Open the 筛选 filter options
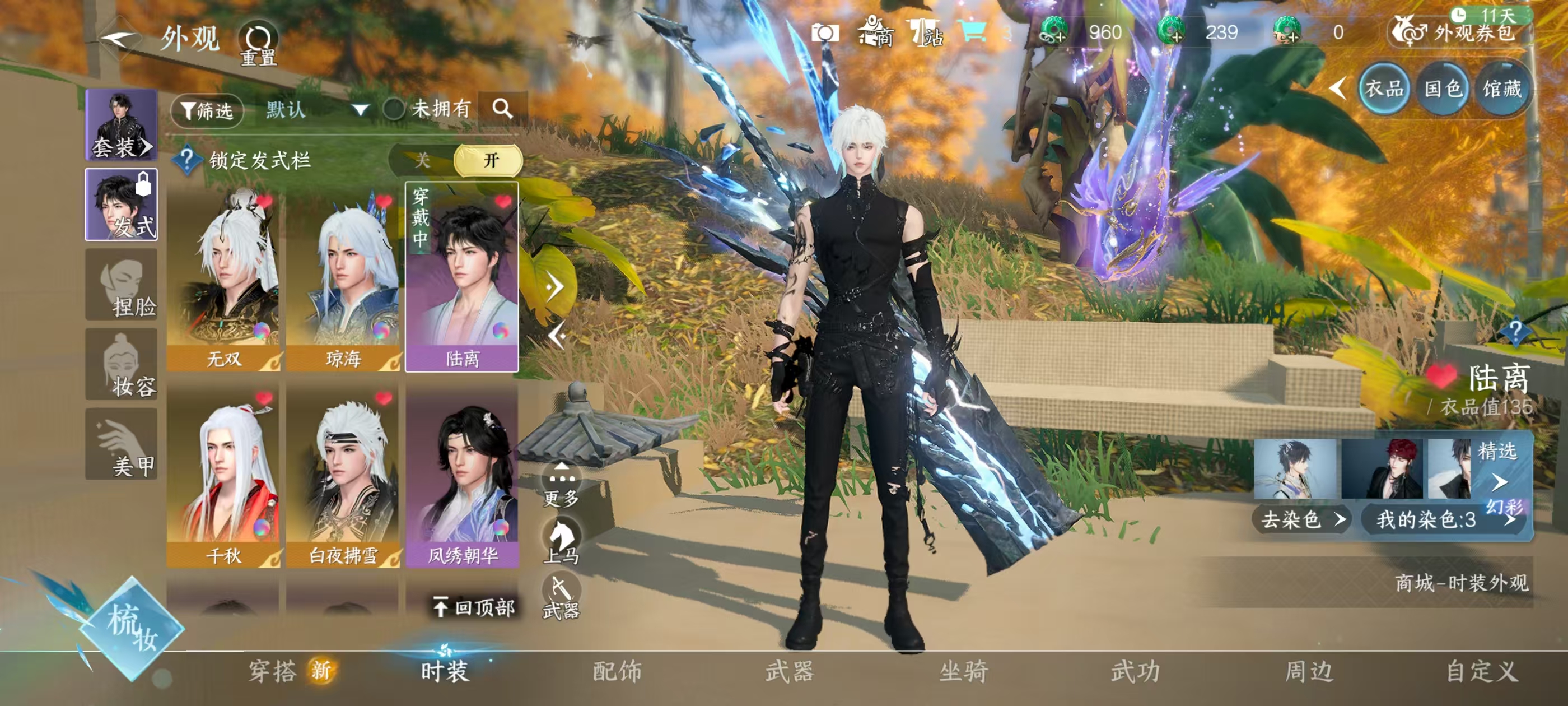Screen dimensions: 1568x706 tap(207, 111)
